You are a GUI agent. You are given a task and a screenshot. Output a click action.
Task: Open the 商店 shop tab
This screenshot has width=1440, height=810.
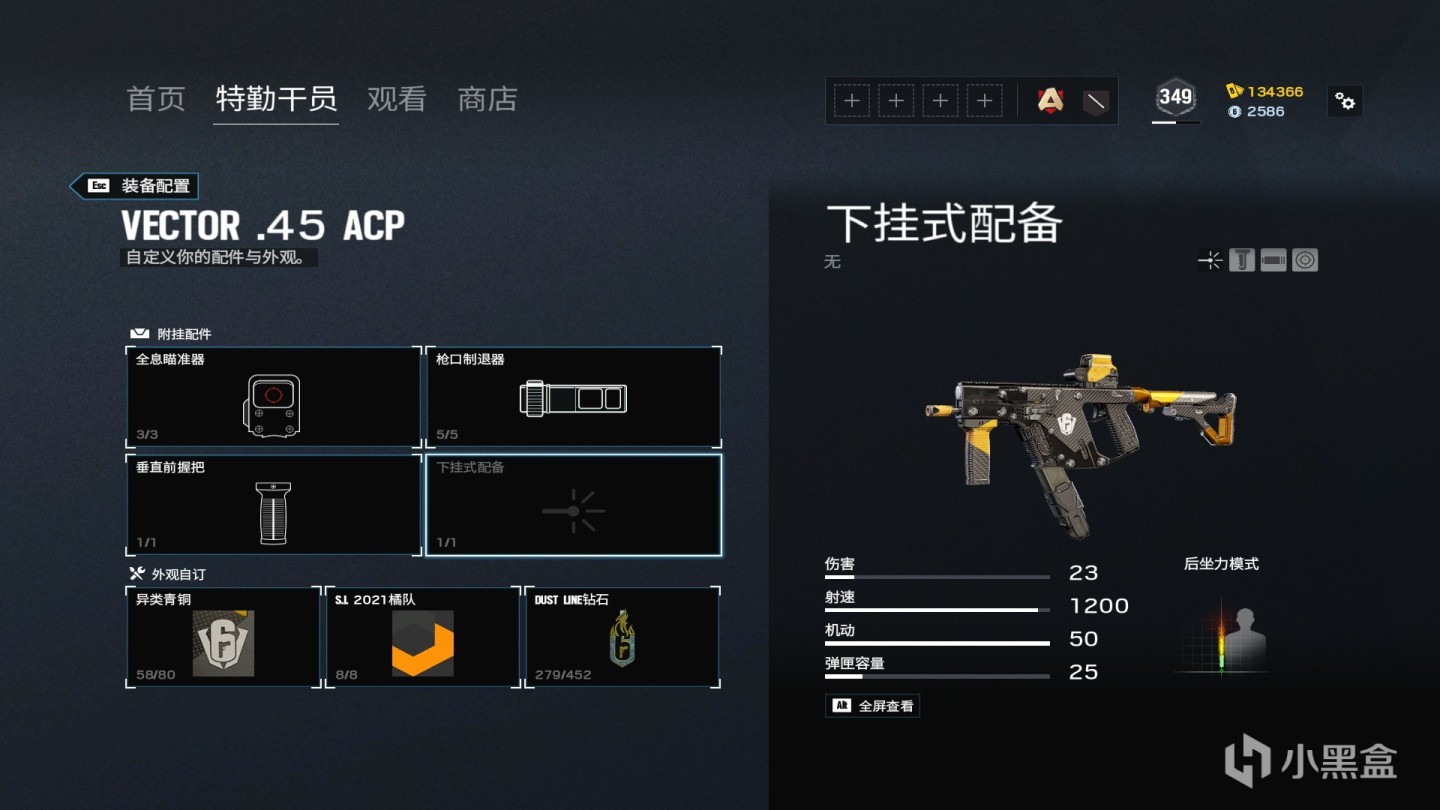point(487,99)
